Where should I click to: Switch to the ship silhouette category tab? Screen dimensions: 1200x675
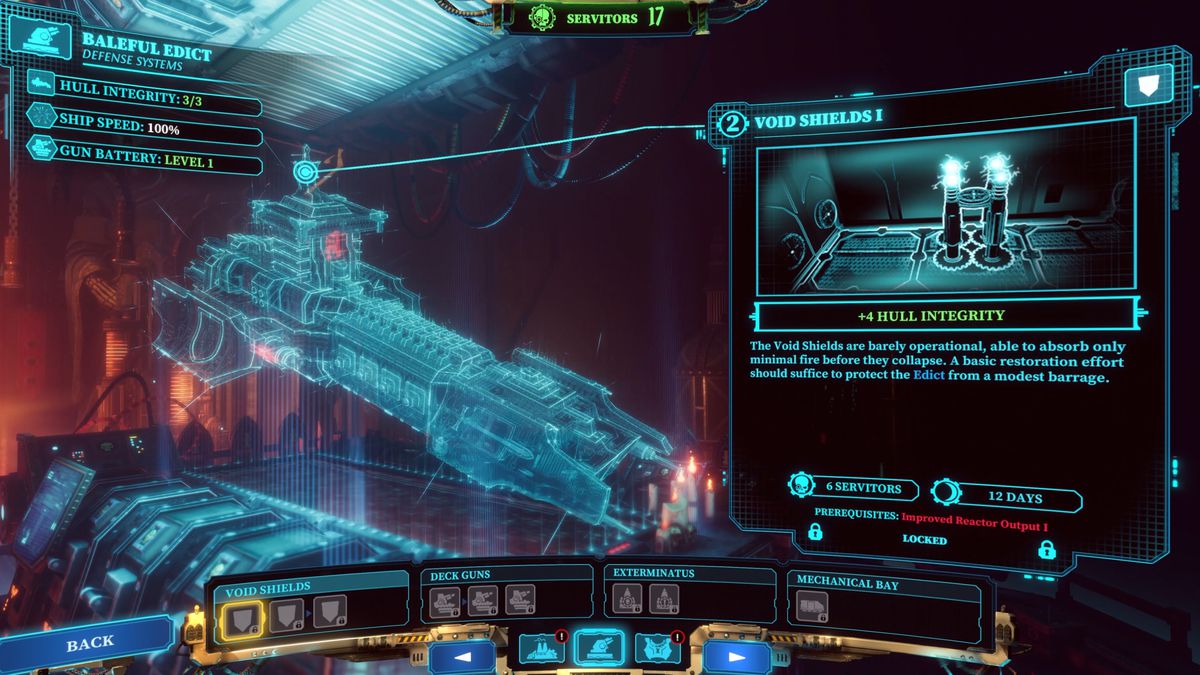[x=541, y=648]
